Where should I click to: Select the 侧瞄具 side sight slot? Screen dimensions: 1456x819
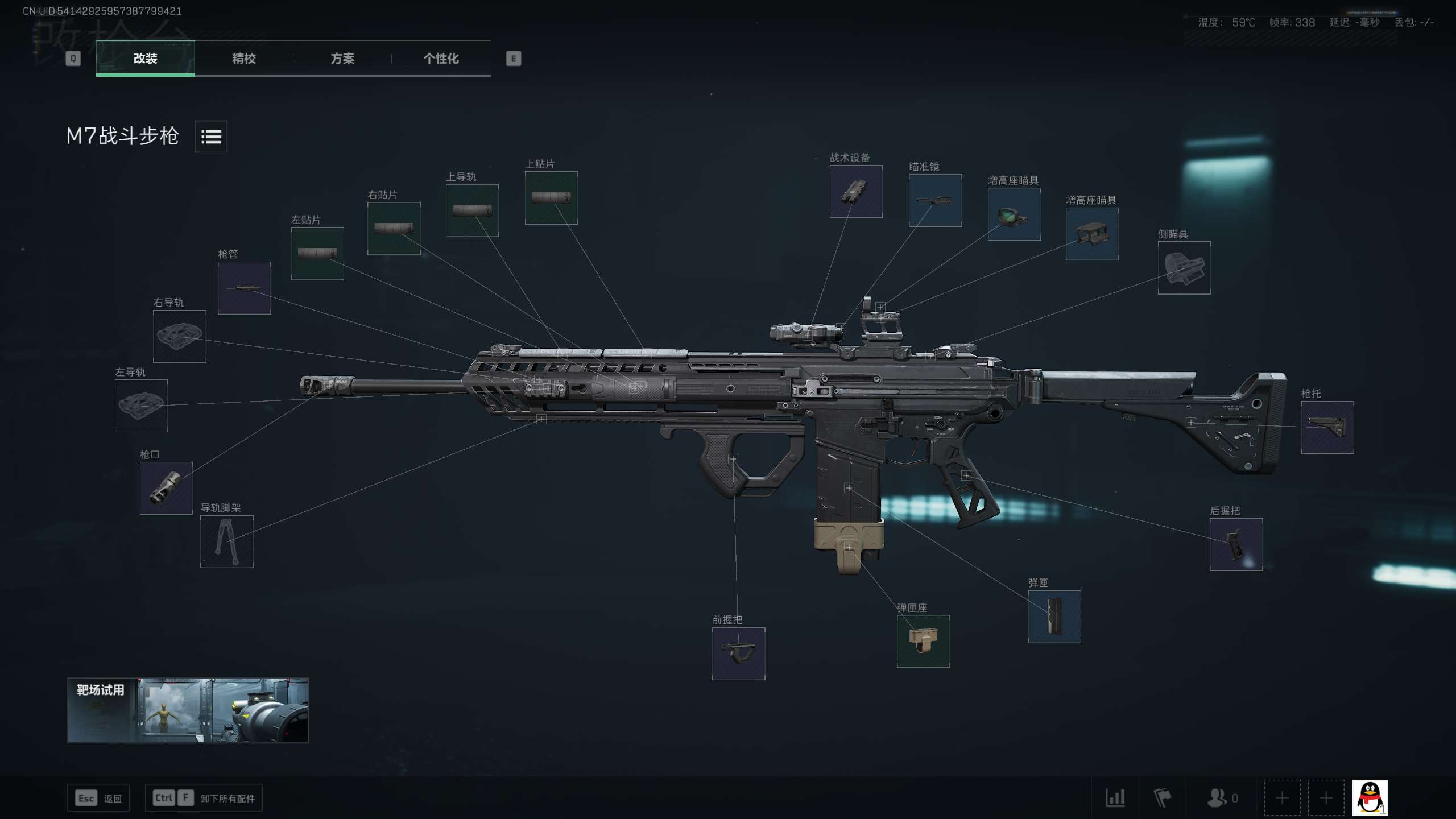(x=1184, y=268)
